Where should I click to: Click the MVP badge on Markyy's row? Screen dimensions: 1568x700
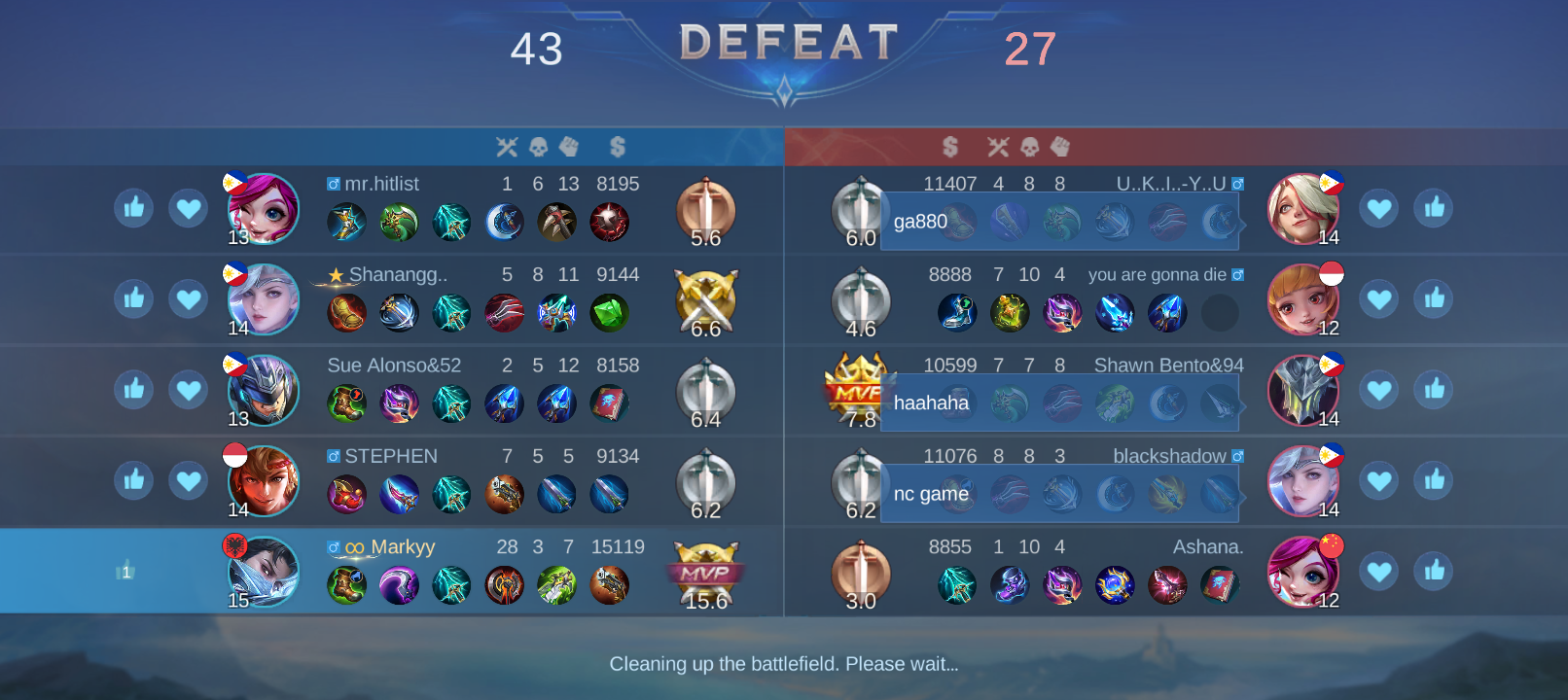pyautogui.click(x=705, y=572)
